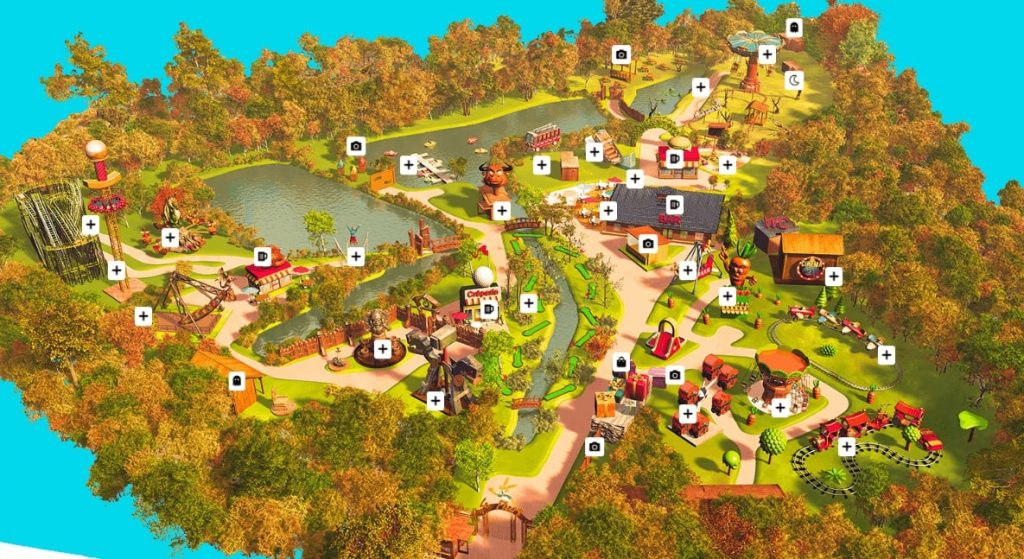This screenshot has width=1024, height=559.
Task: Open the plus marker on the wooden roller coaster
Action: point(90,224)
